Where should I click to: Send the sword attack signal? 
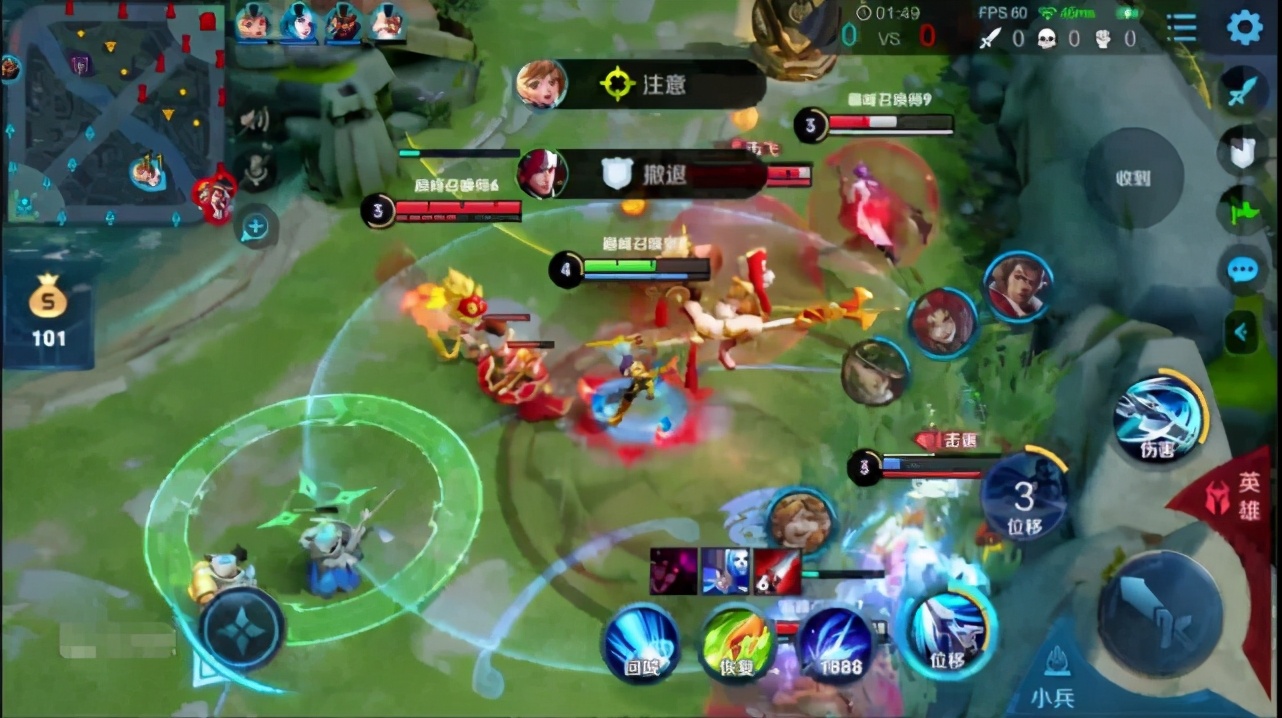tap(1244, 90)
